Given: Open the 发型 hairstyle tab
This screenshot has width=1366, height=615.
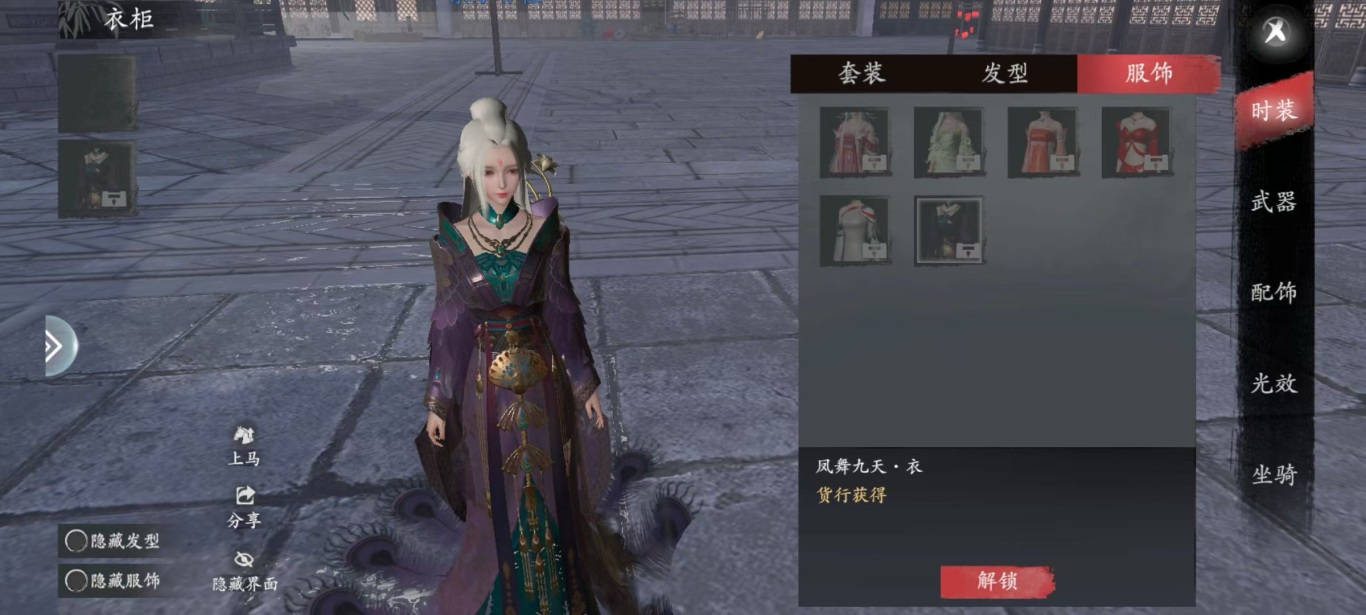Looking at the screenshot, I should (1005, 74).
